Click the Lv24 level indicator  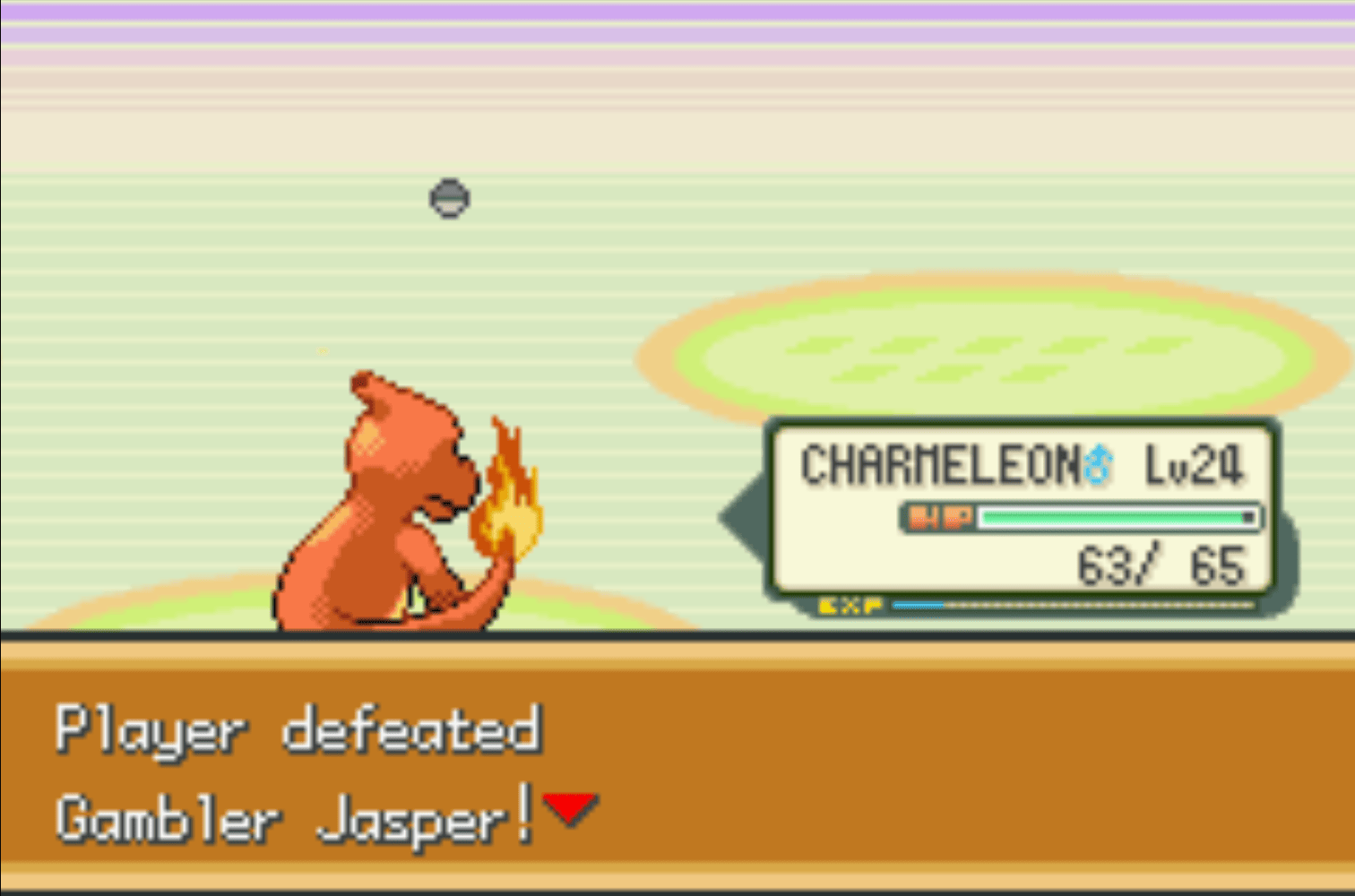pos(1195,464)
